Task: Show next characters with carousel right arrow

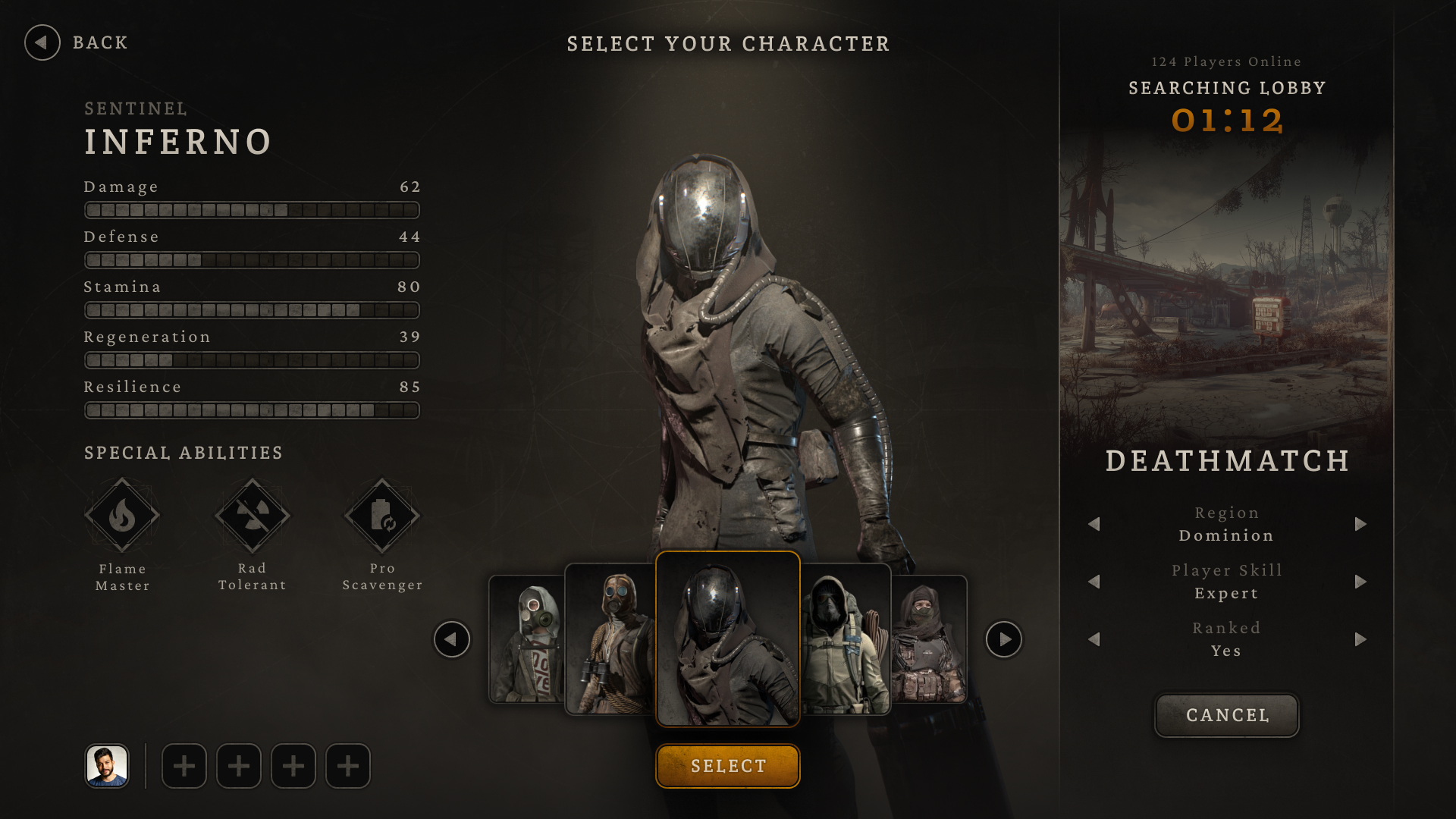Action: point(1004,639)
